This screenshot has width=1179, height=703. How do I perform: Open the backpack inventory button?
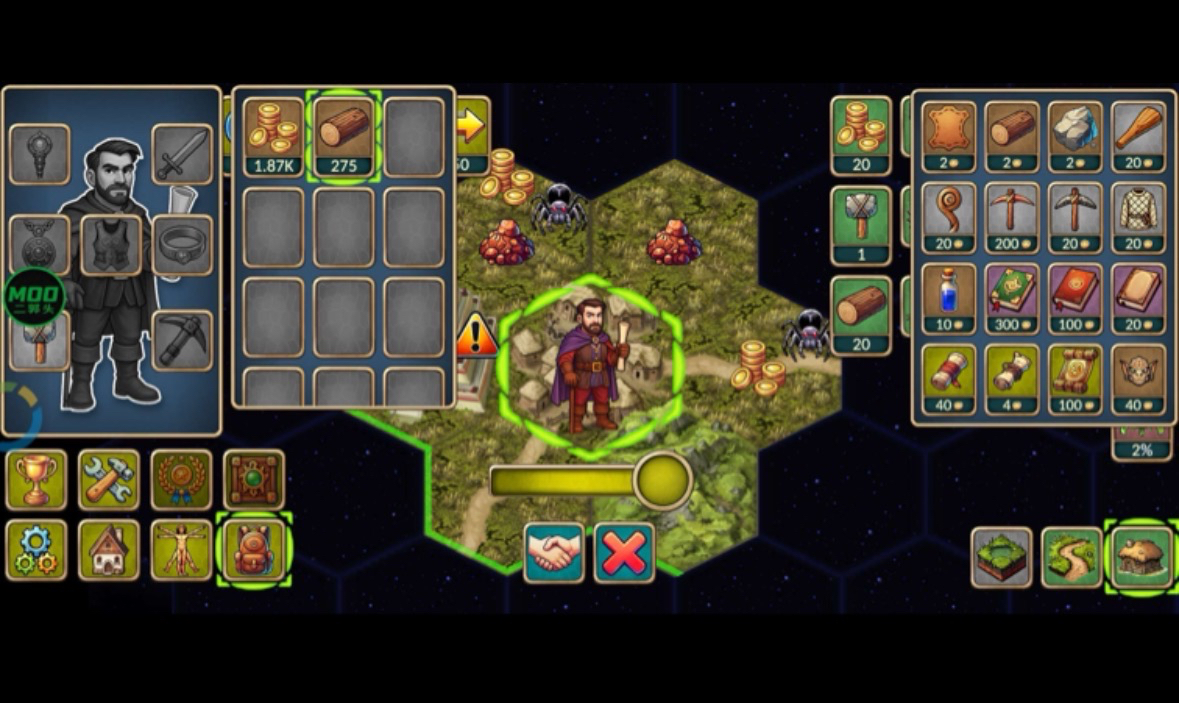[254, 549]
